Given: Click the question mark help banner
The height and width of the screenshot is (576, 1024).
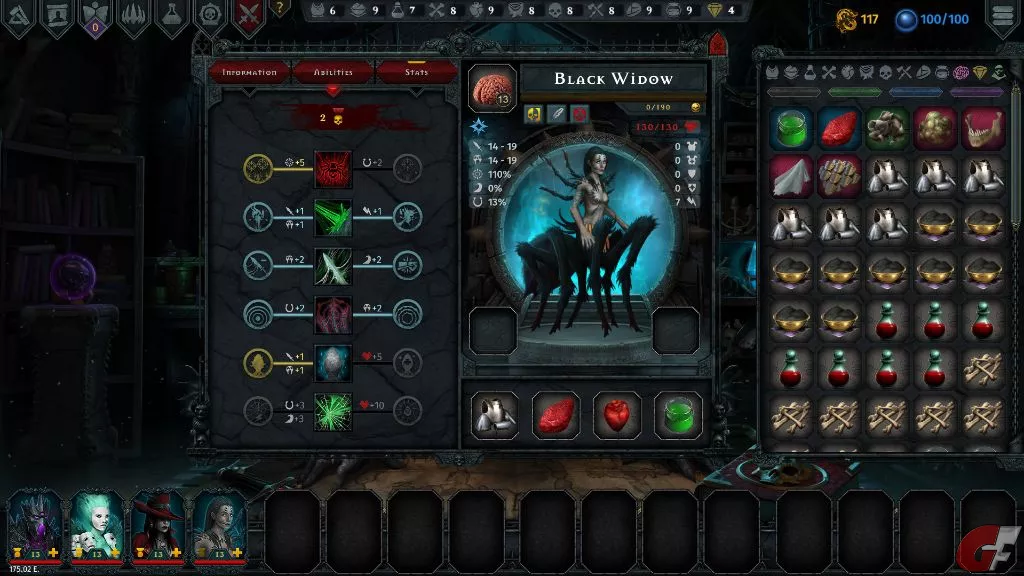Looking at the screenshot, I should [x=280, y=9].
